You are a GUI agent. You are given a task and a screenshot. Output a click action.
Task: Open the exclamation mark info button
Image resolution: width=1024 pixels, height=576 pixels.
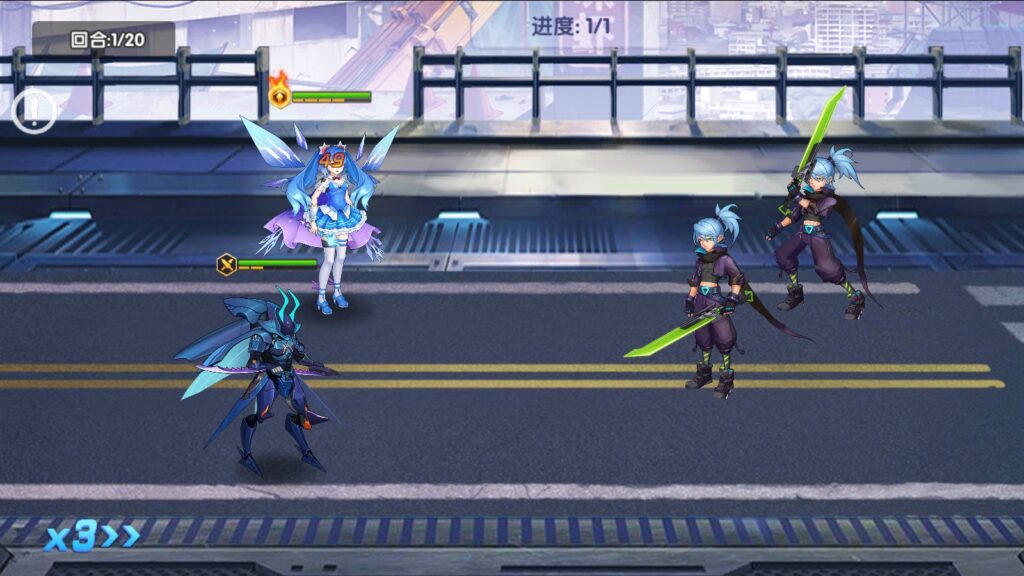pos(33,111)
